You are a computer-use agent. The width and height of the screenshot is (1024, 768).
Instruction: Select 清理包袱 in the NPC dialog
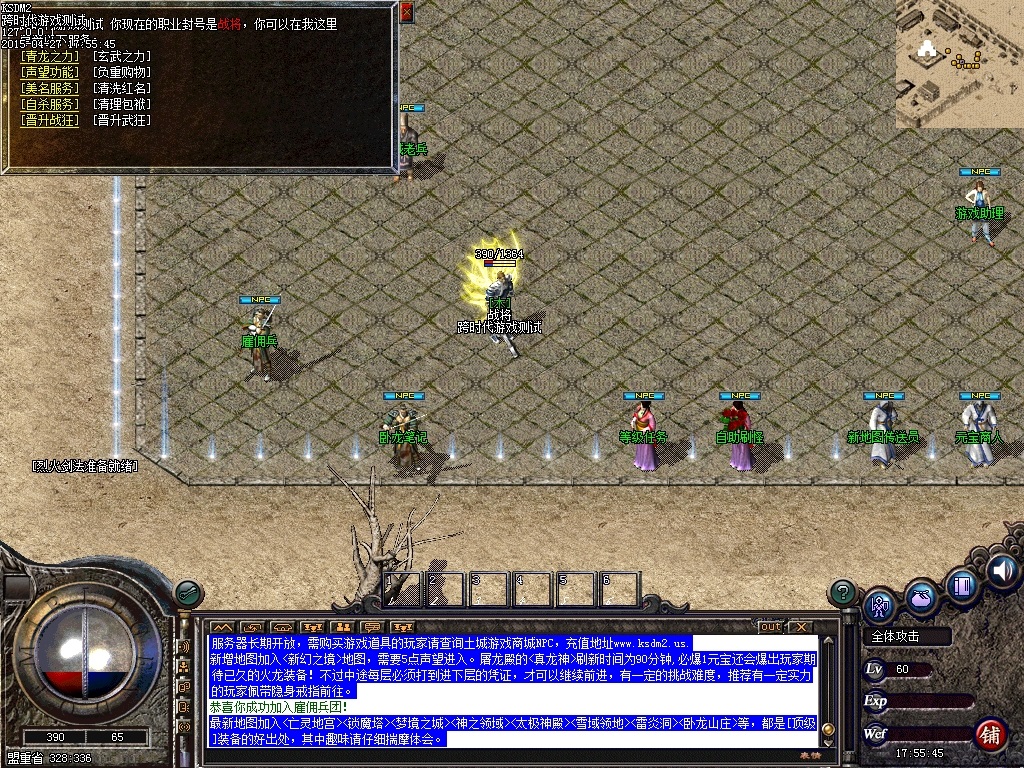point(122,104)
